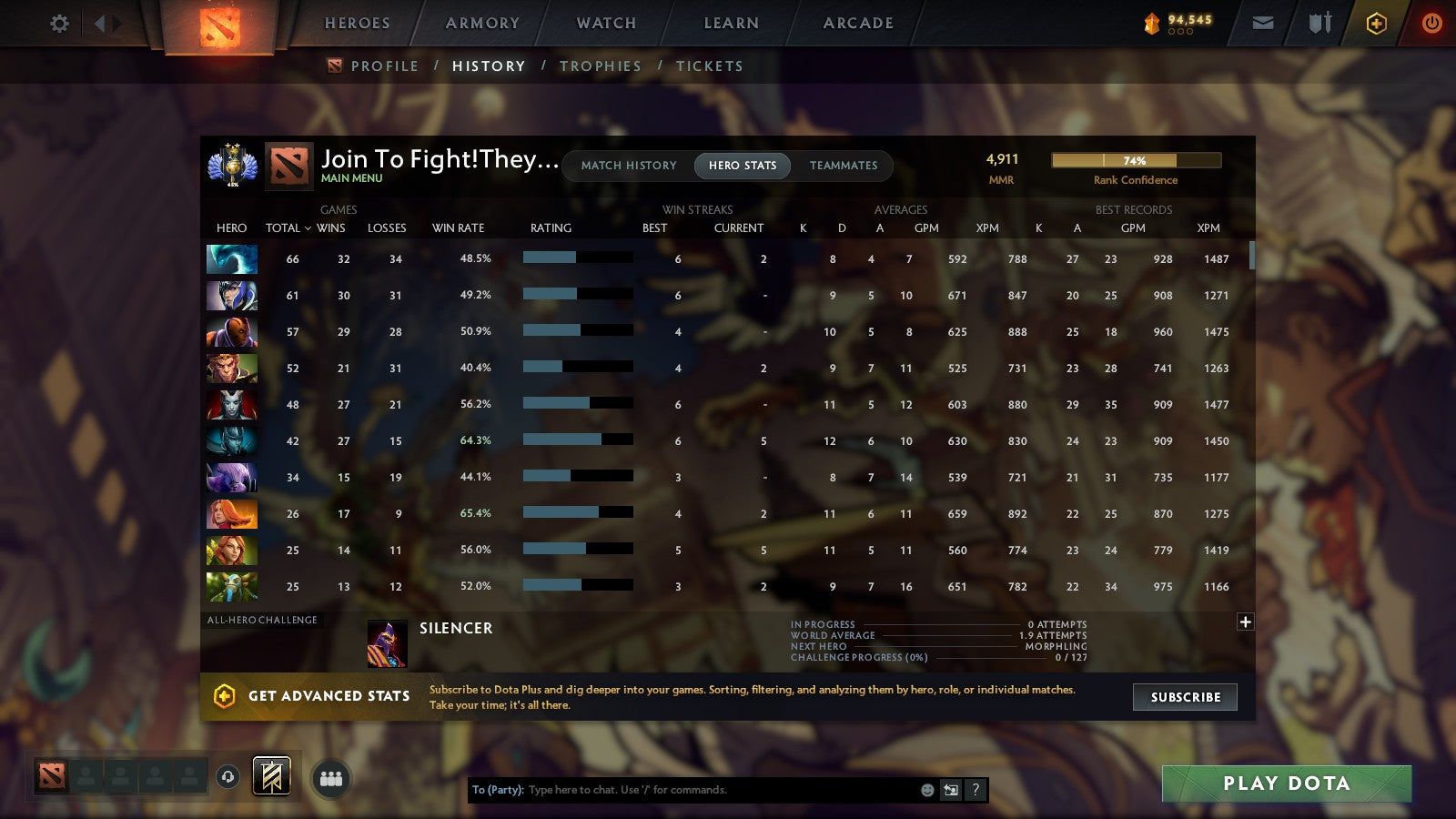The width and height of the screenshot is (1456, 819).
Task: Toggle chat channel with the arrow icon
Action: [950, 790]
